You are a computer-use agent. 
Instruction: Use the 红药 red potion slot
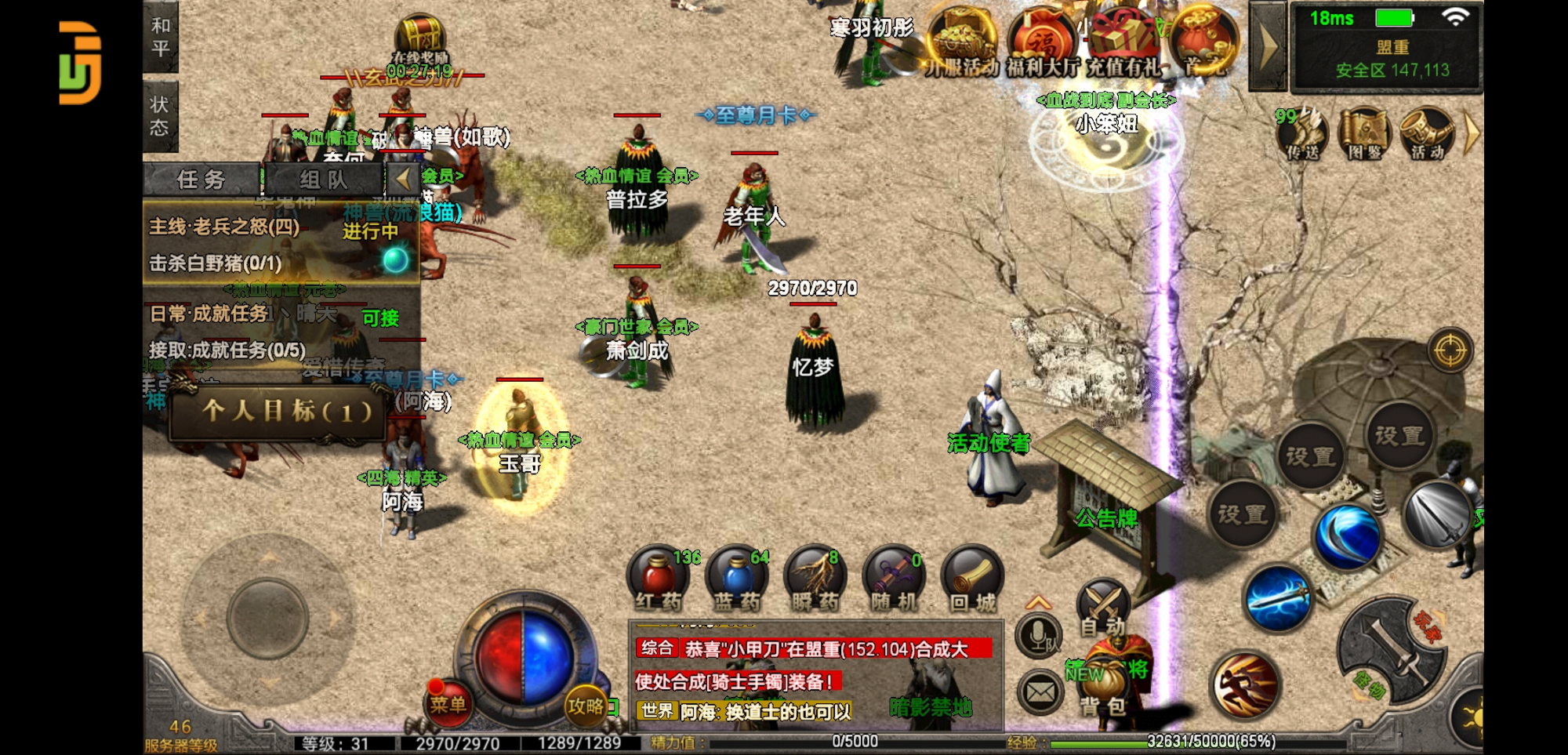coord(659,579)
